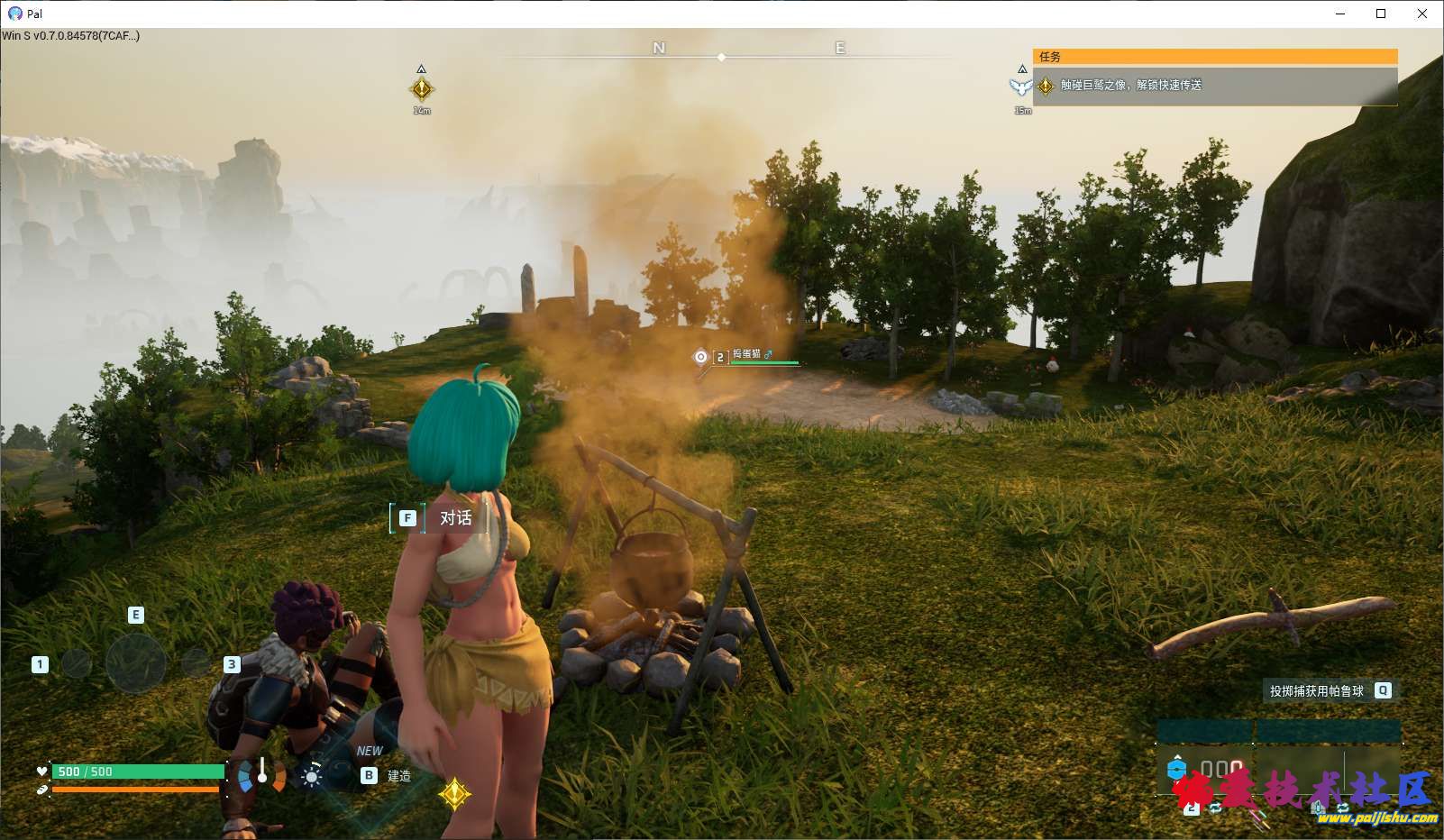The width and height of the screenshot is (1444, 840).
Task: Click the temperature gauge icon
Action: (261, 775)
